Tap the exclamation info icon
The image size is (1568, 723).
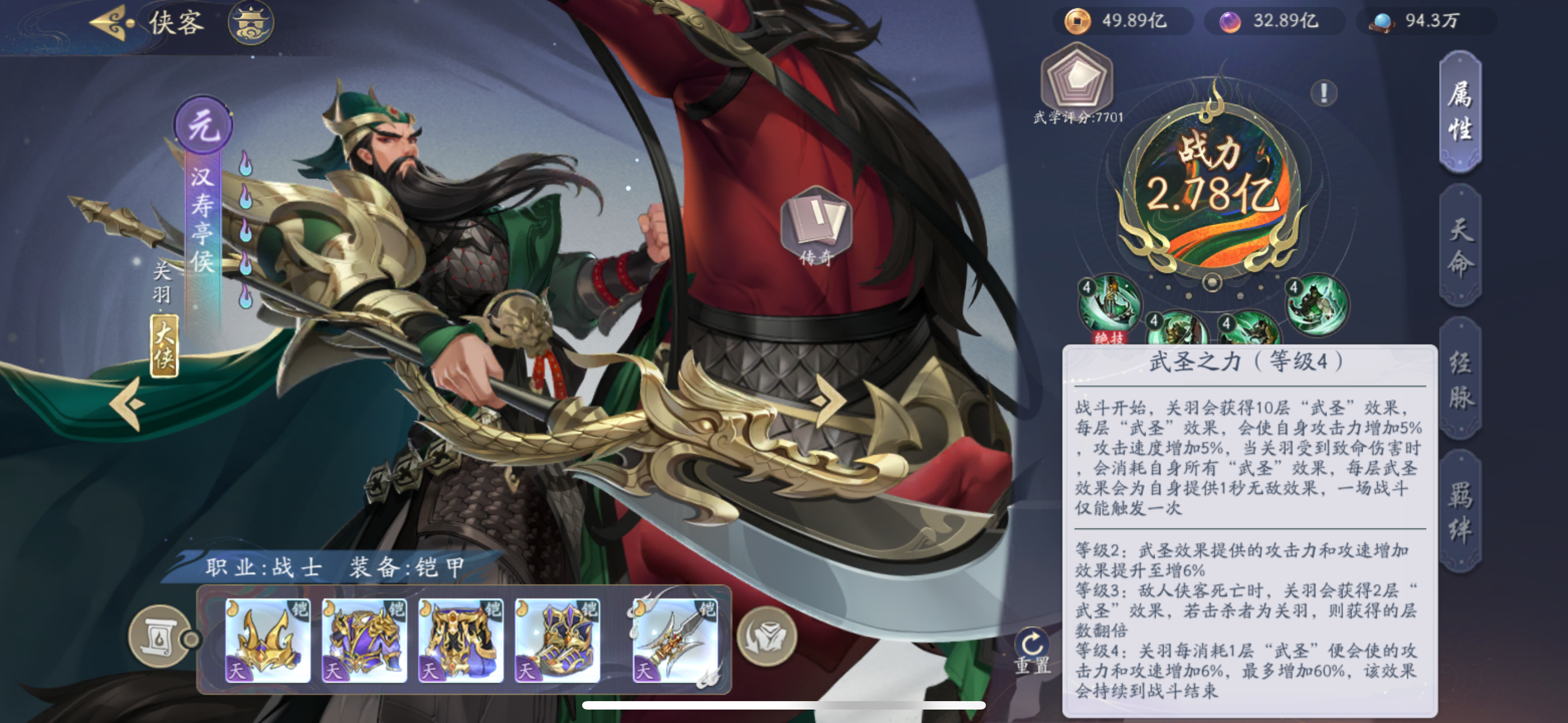1323,93
